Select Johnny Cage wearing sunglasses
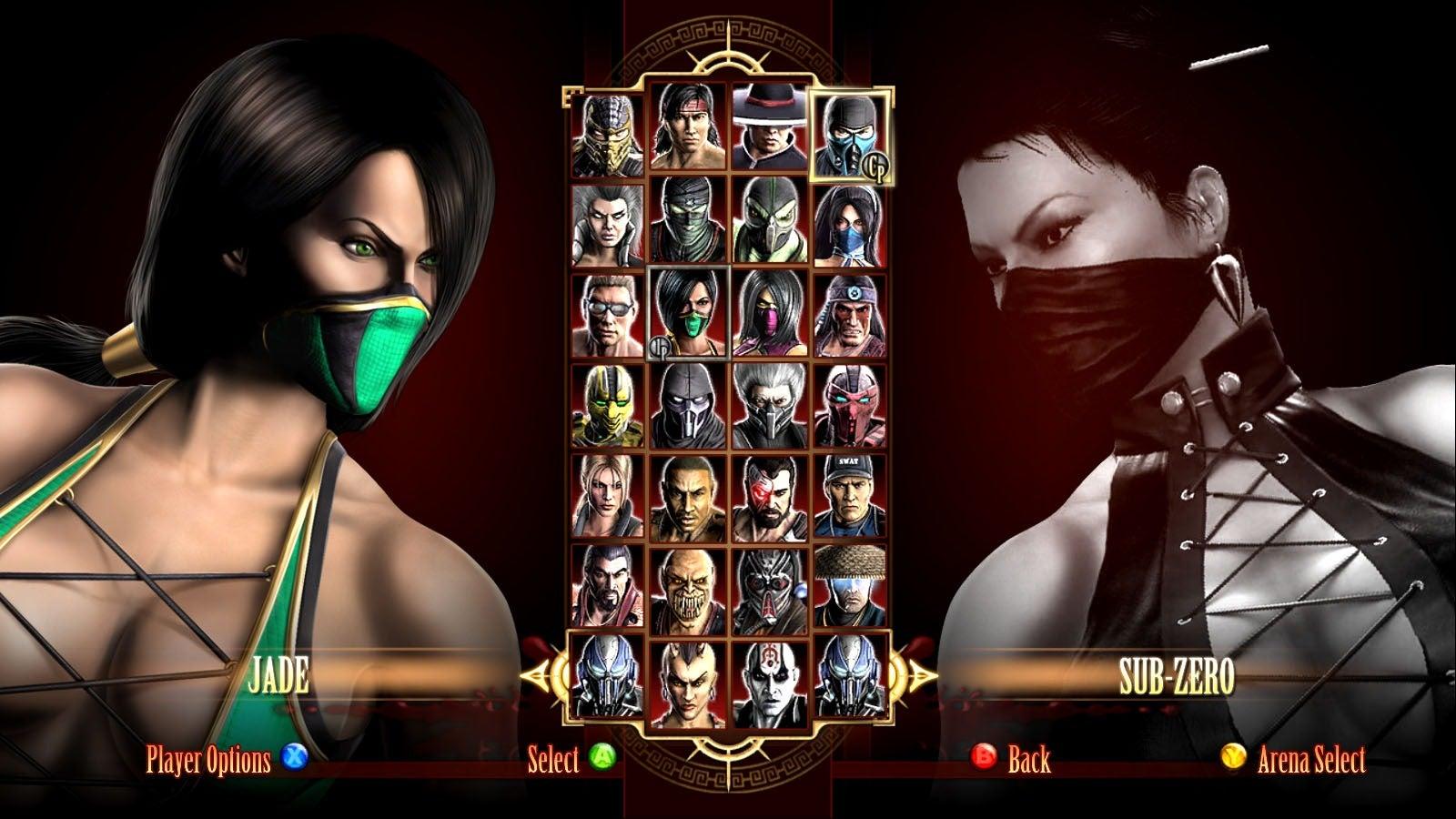 (x=608, y=315)
